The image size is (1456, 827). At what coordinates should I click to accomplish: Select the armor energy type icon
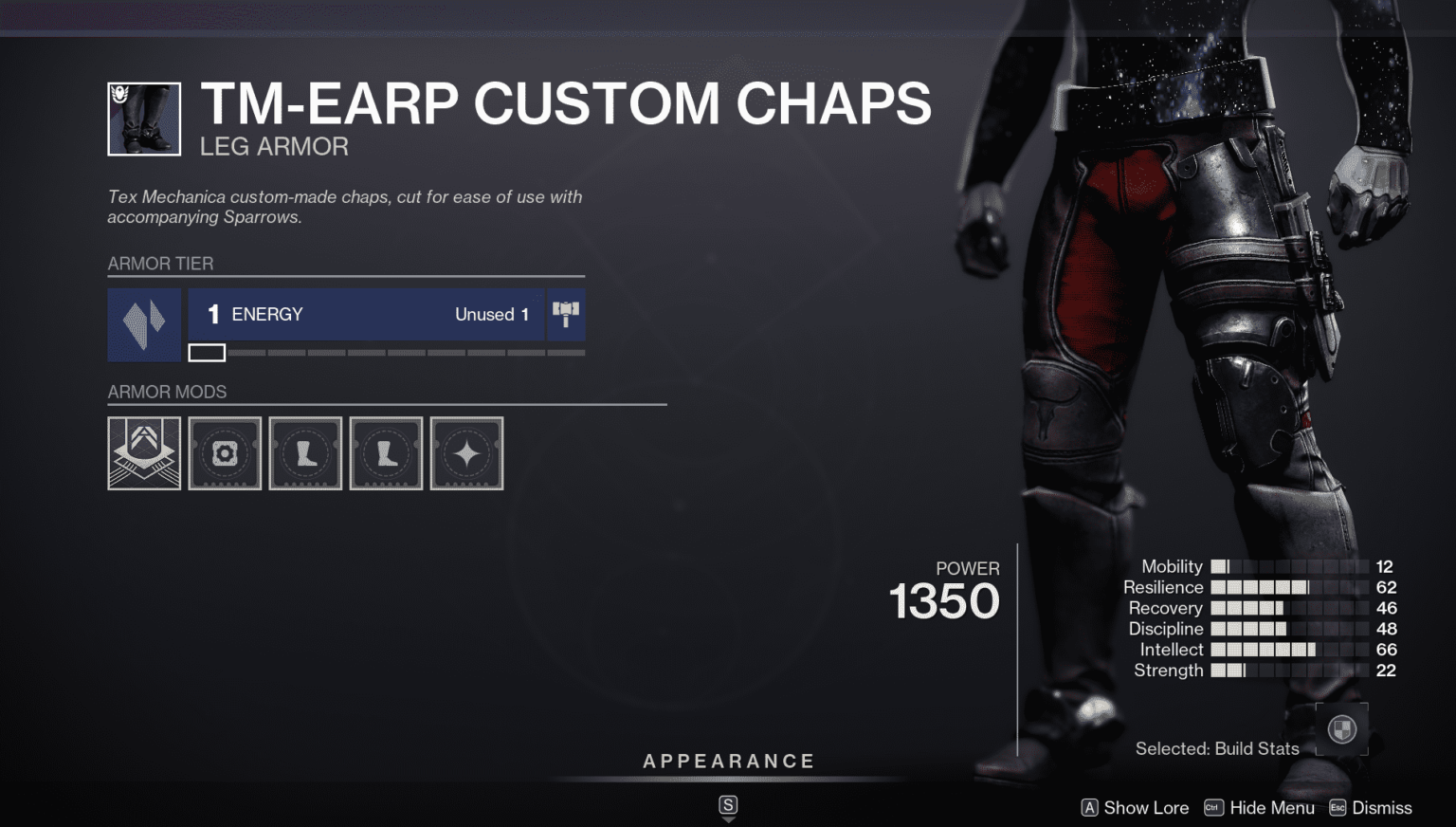(x=144, y=324)
